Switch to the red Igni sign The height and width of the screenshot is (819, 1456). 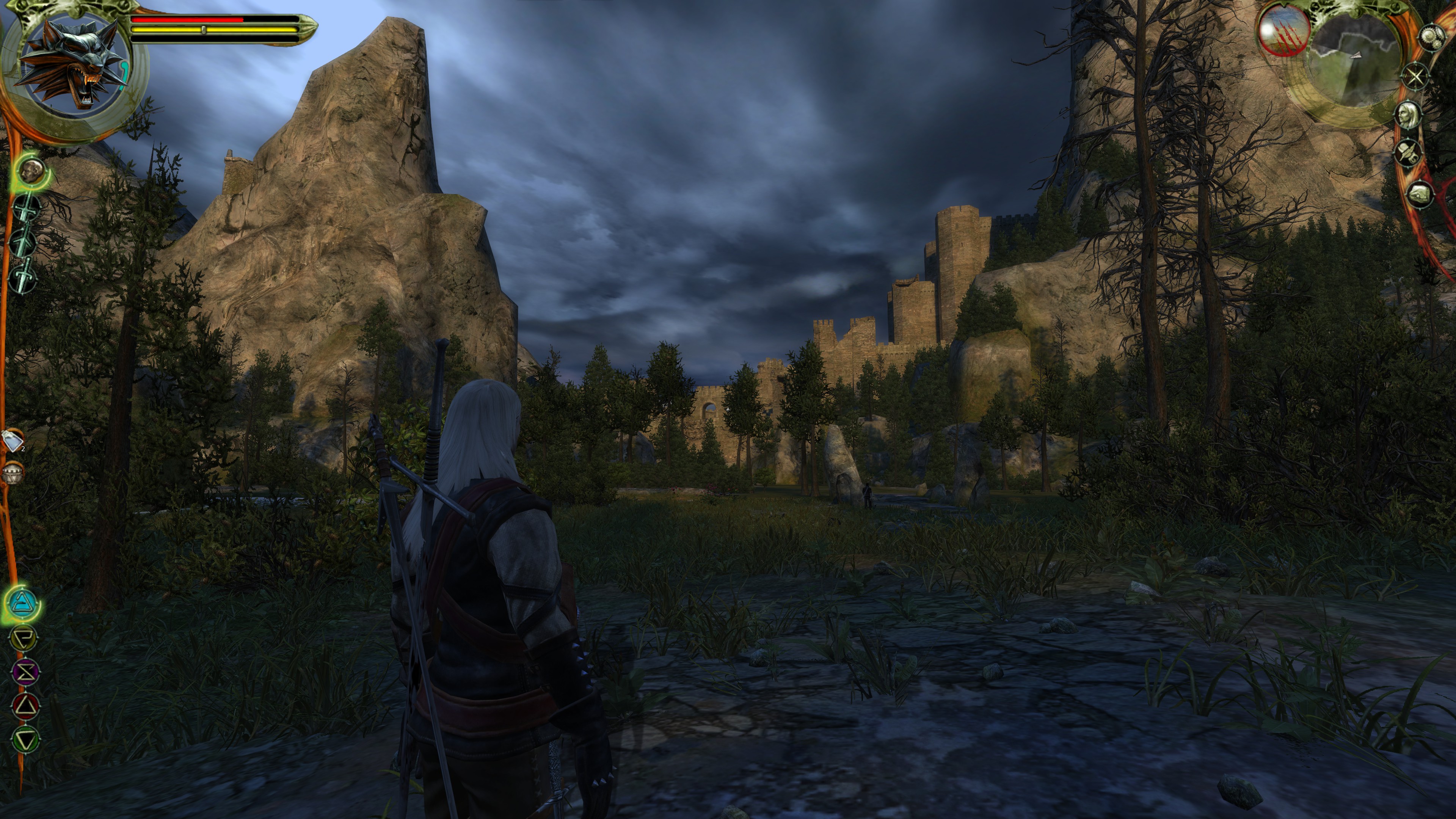[x=25, y=706]
